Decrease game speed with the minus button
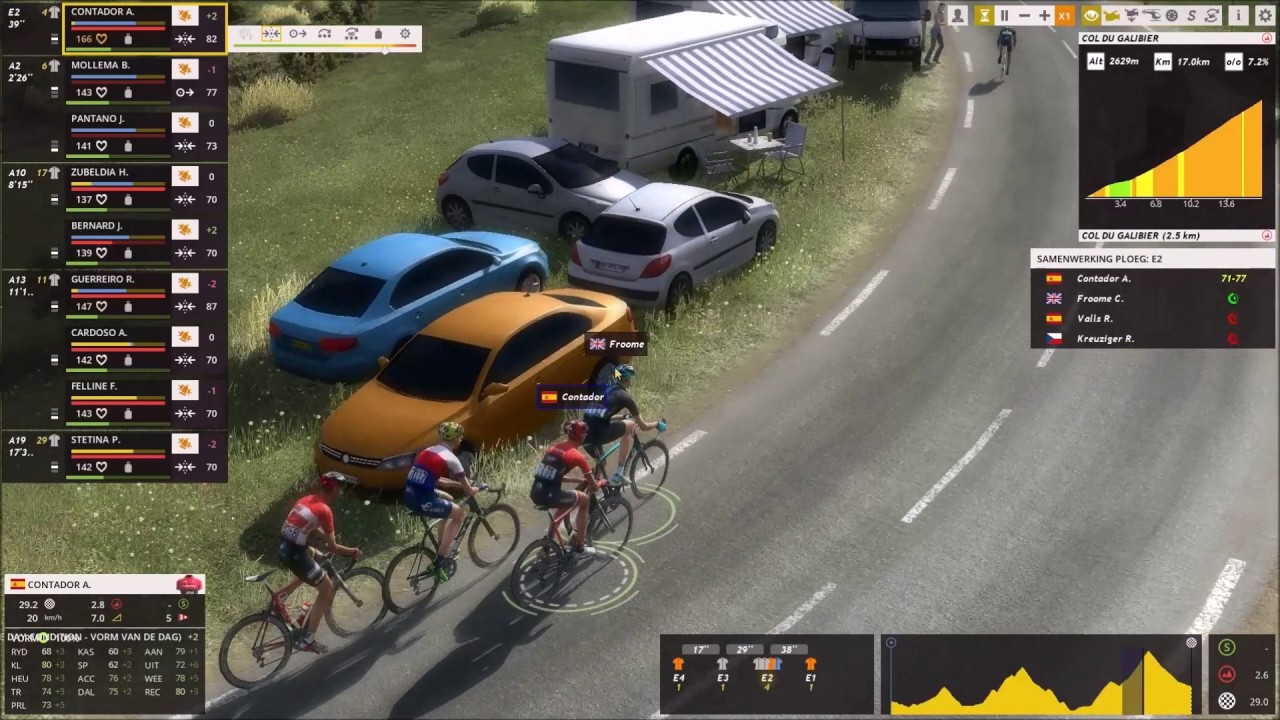 pos(1024,15)
